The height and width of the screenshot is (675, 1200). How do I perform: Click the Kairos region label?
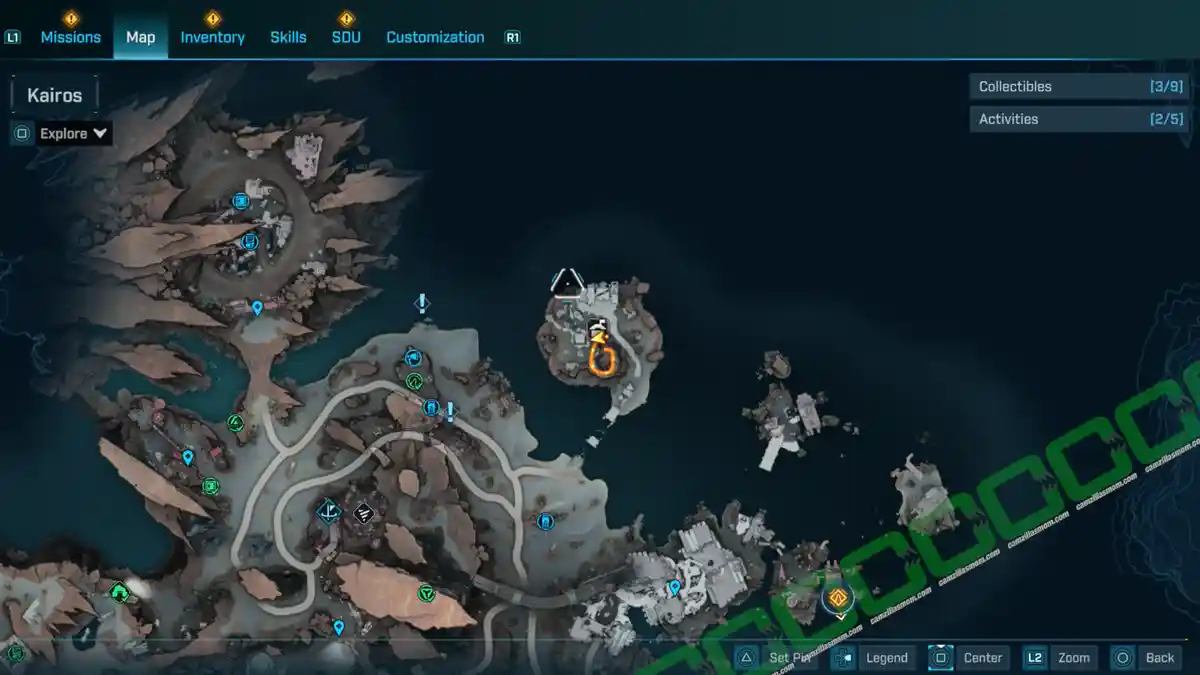[x=55, y=96]
